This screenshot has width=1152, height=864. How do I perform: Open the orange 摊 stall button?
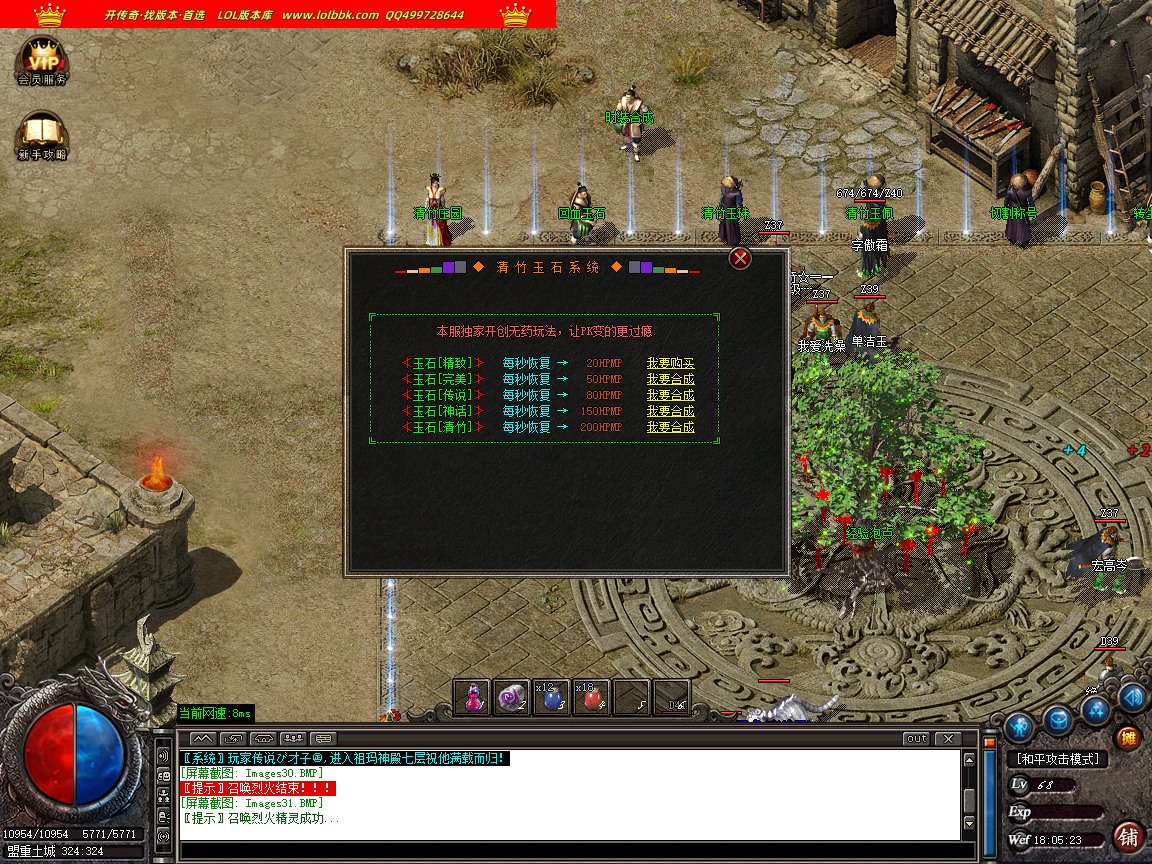click(1128, 739)
